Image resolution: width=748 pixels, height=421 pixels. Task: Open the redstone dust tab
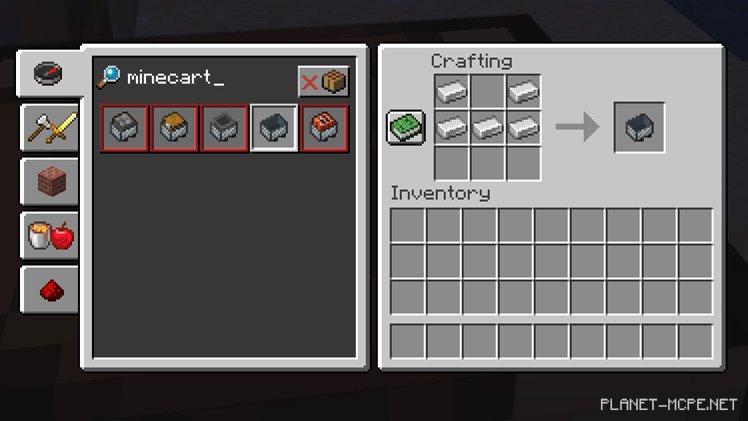tap(49, 290)
